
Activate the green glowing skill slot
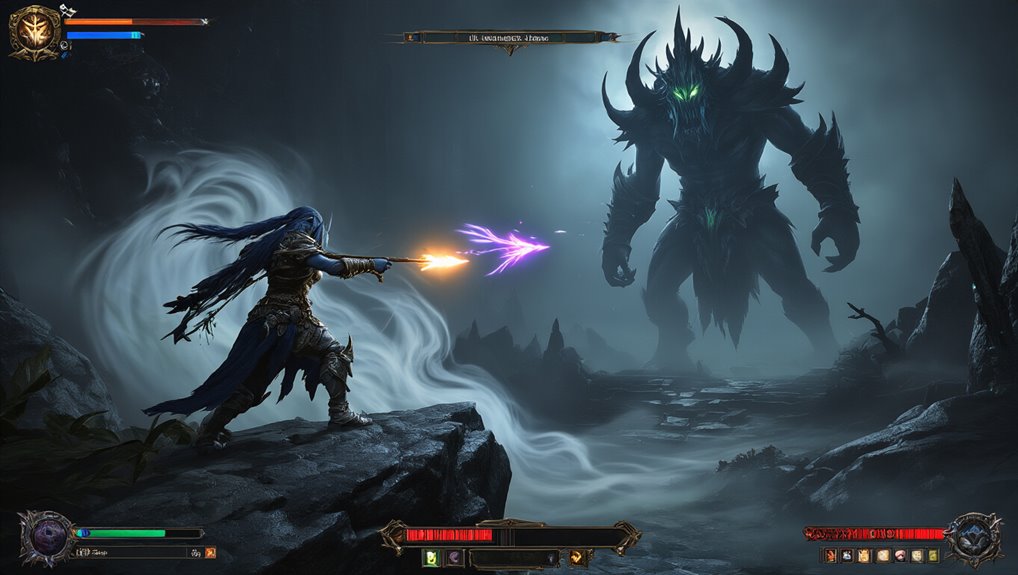pos(431,558)
